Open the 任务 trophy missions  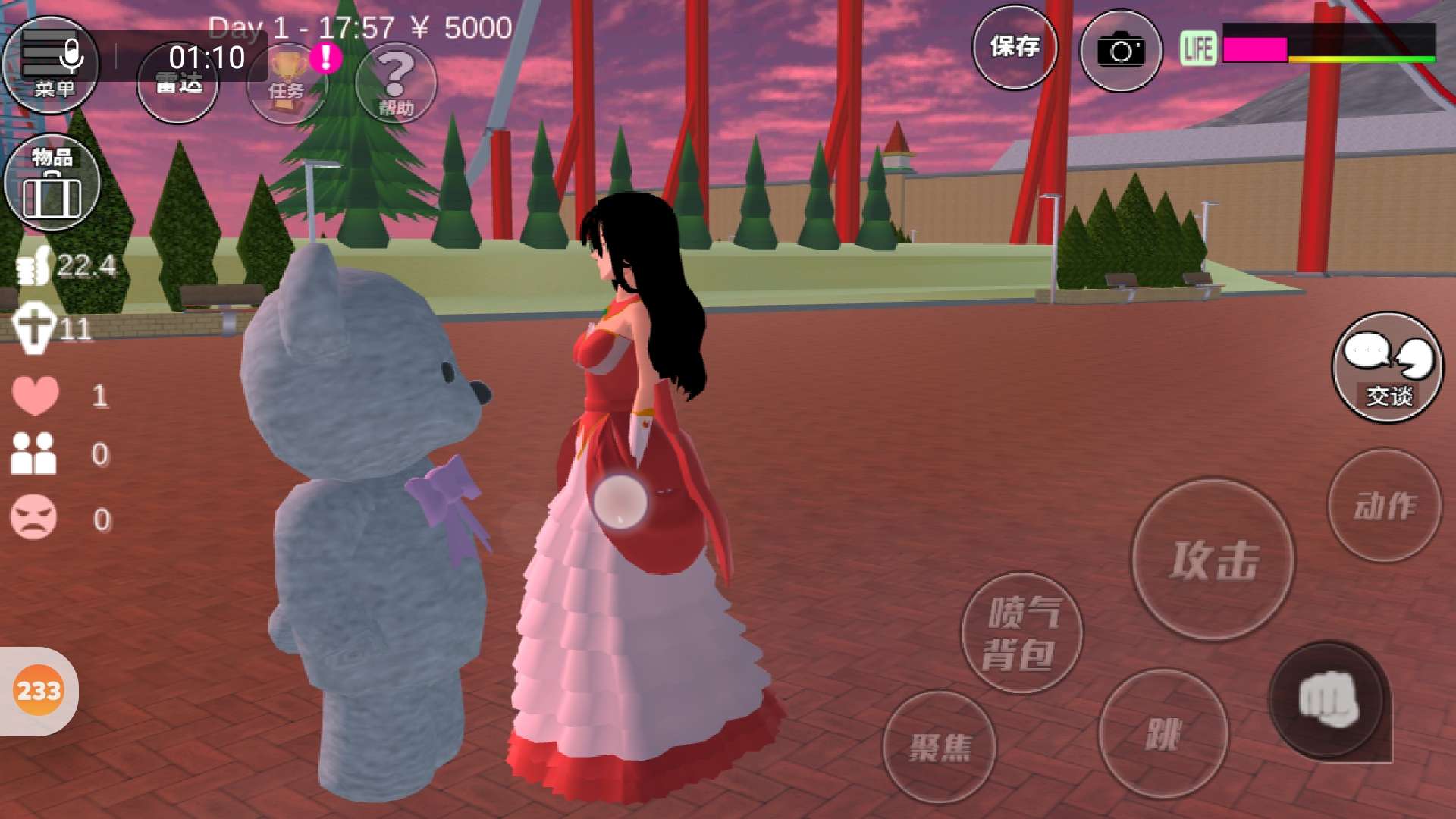tap(287, 83)
